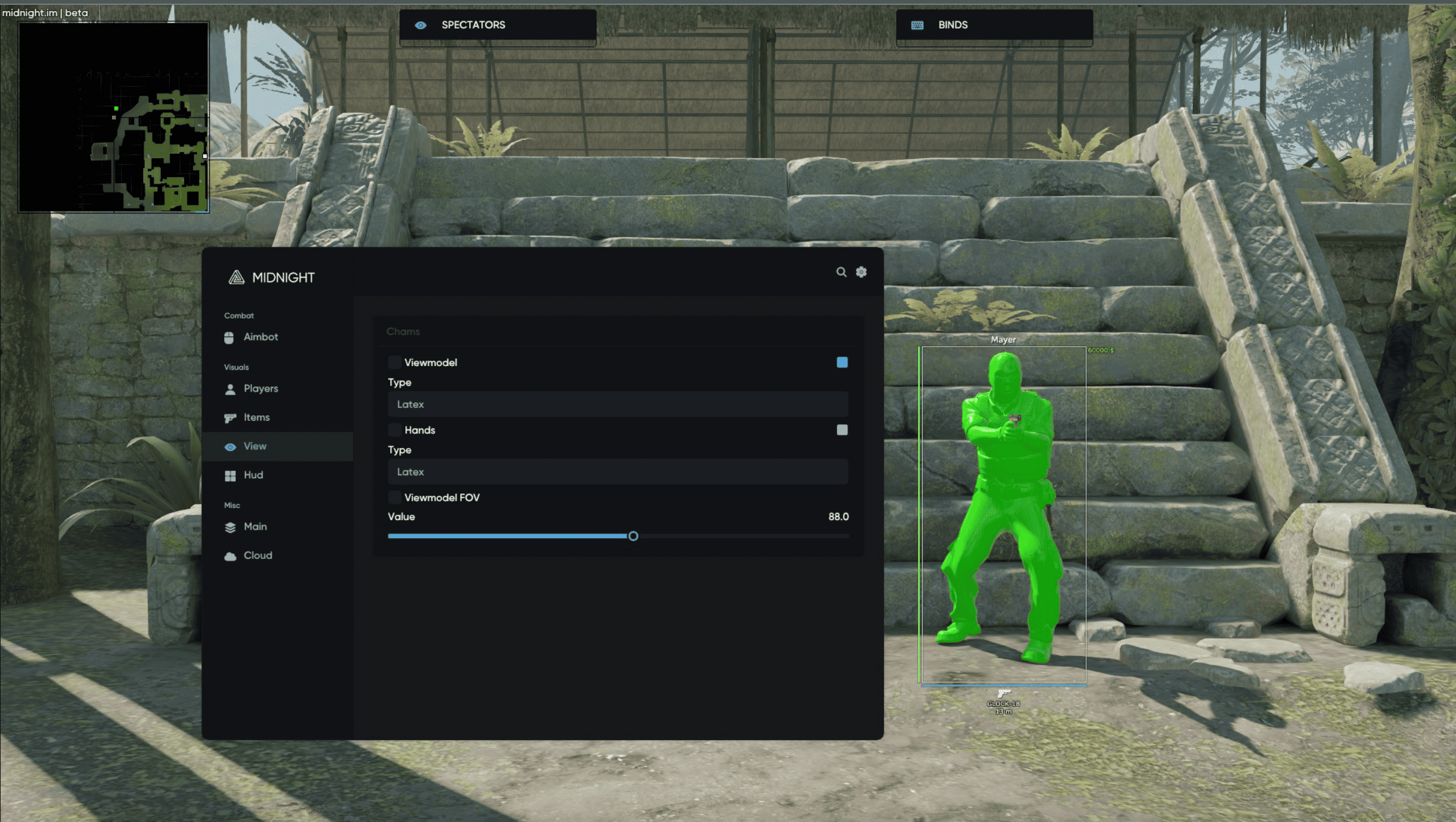Pick the gray Hands color swatch
Viewport: 1456px width, 822px height.
point(842,430)
